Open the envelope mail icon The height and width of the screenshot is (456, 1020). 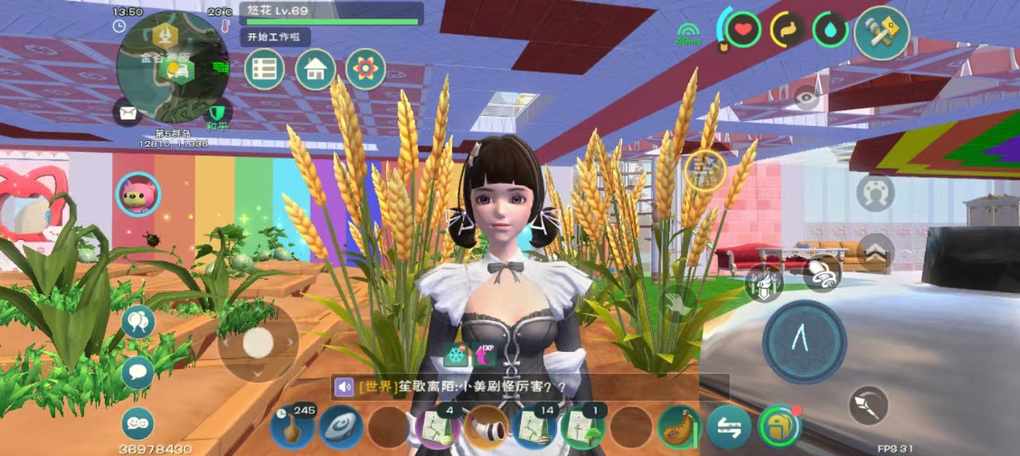[x=128, y=112]
